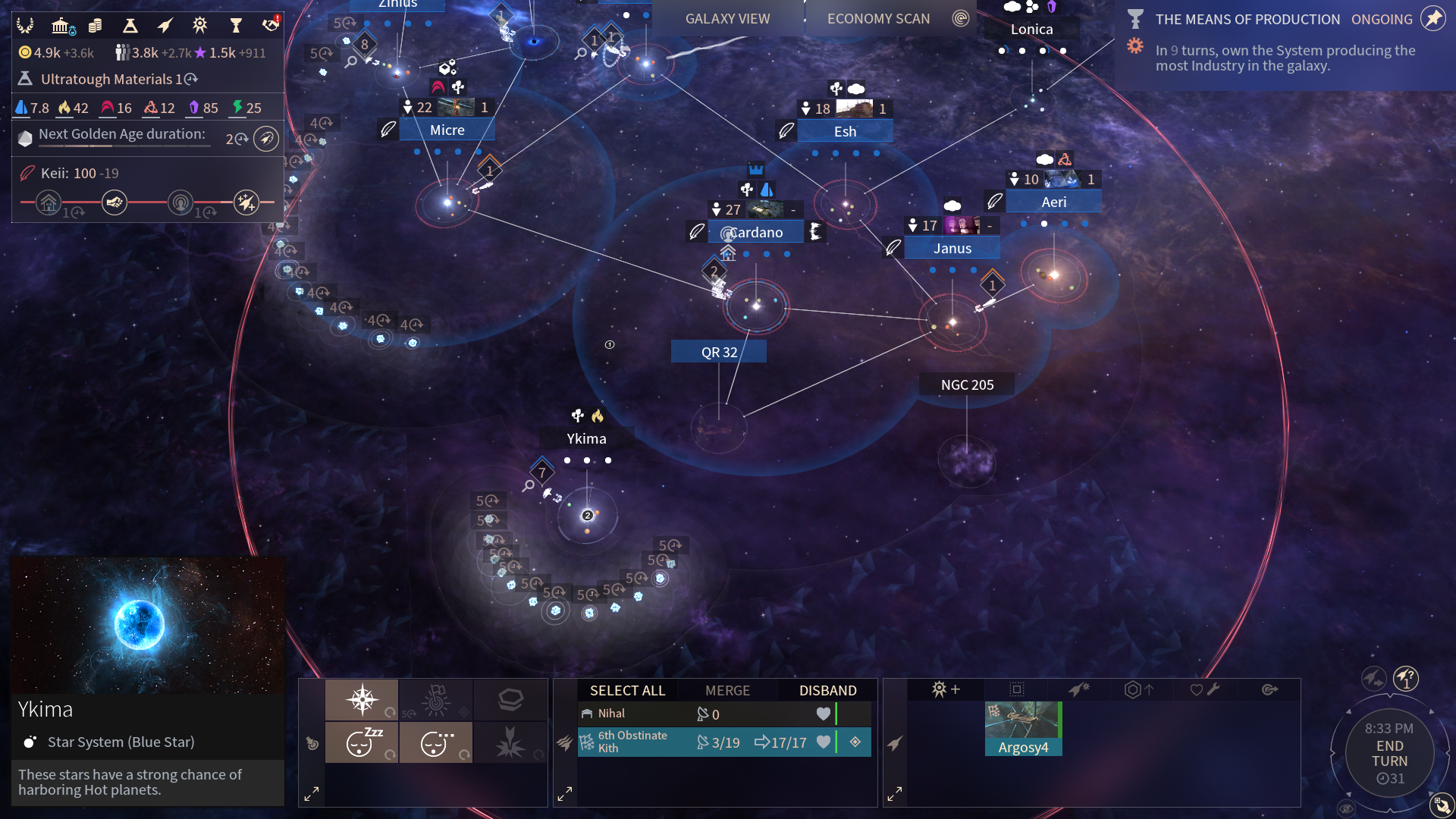The height and width of the screenshot is (819, 1456).
Task: Disband the selected fleet
Action: click(x=827, y=690)
